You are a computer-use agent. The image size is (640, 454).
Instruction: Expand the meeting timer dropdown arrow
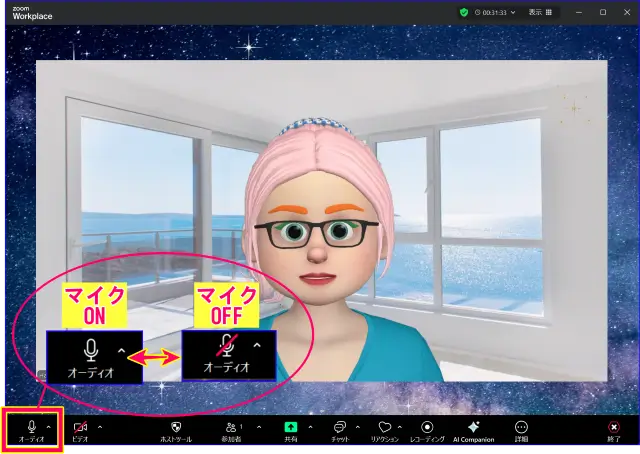(x=513, y=12)
